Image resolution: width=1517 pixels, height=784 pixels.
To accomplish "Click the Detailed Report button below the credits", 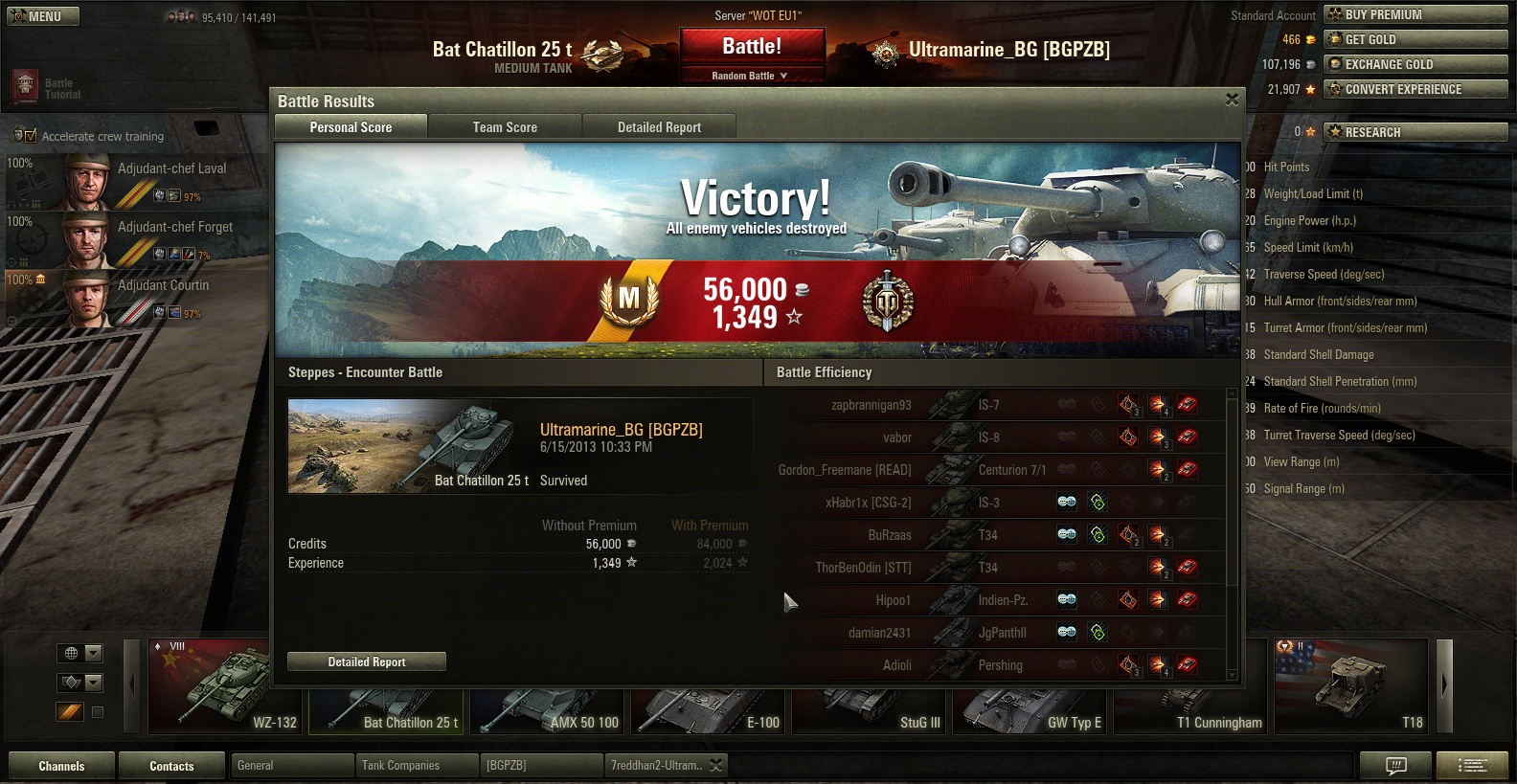I will 367,661.
